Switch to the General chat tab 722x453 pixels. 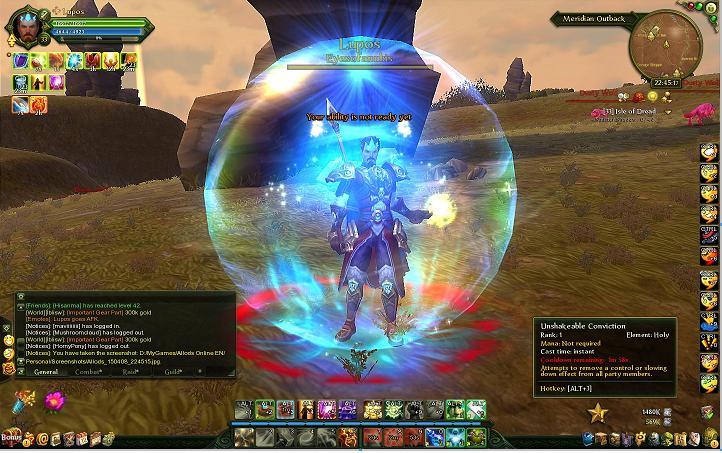click(47, 372)
